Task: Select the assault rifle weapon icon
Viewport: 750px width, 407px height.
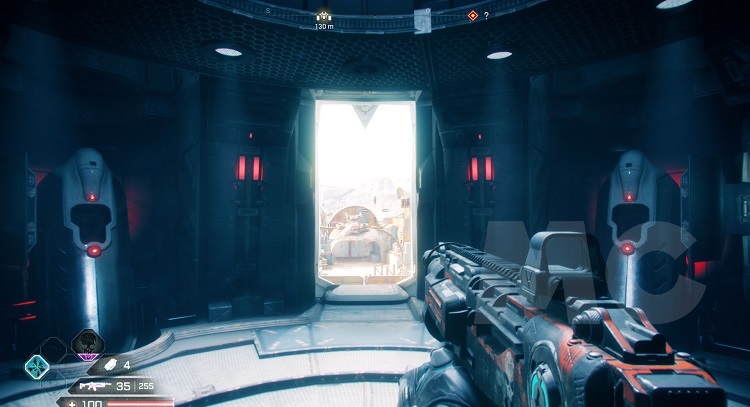Action: [94, 385]
